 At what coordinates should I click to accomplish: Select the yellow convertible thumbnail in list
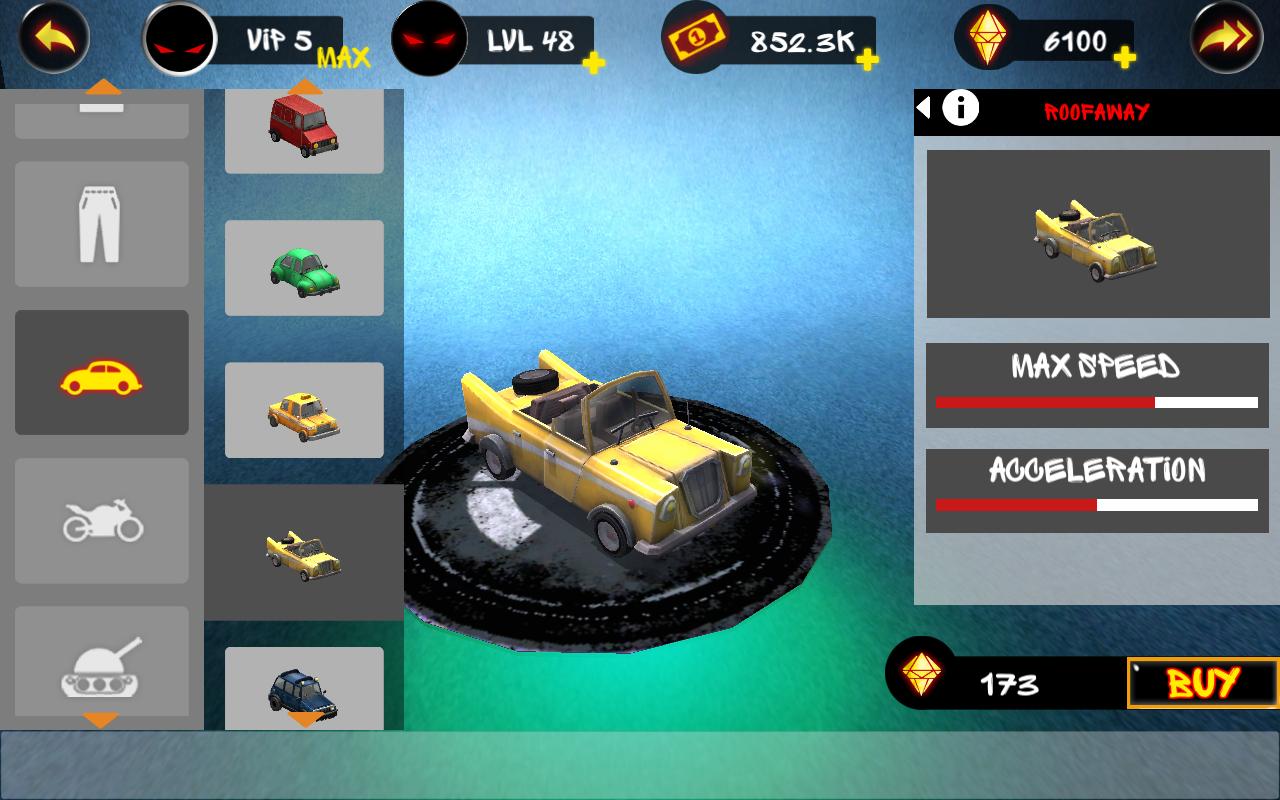[304, 553]
